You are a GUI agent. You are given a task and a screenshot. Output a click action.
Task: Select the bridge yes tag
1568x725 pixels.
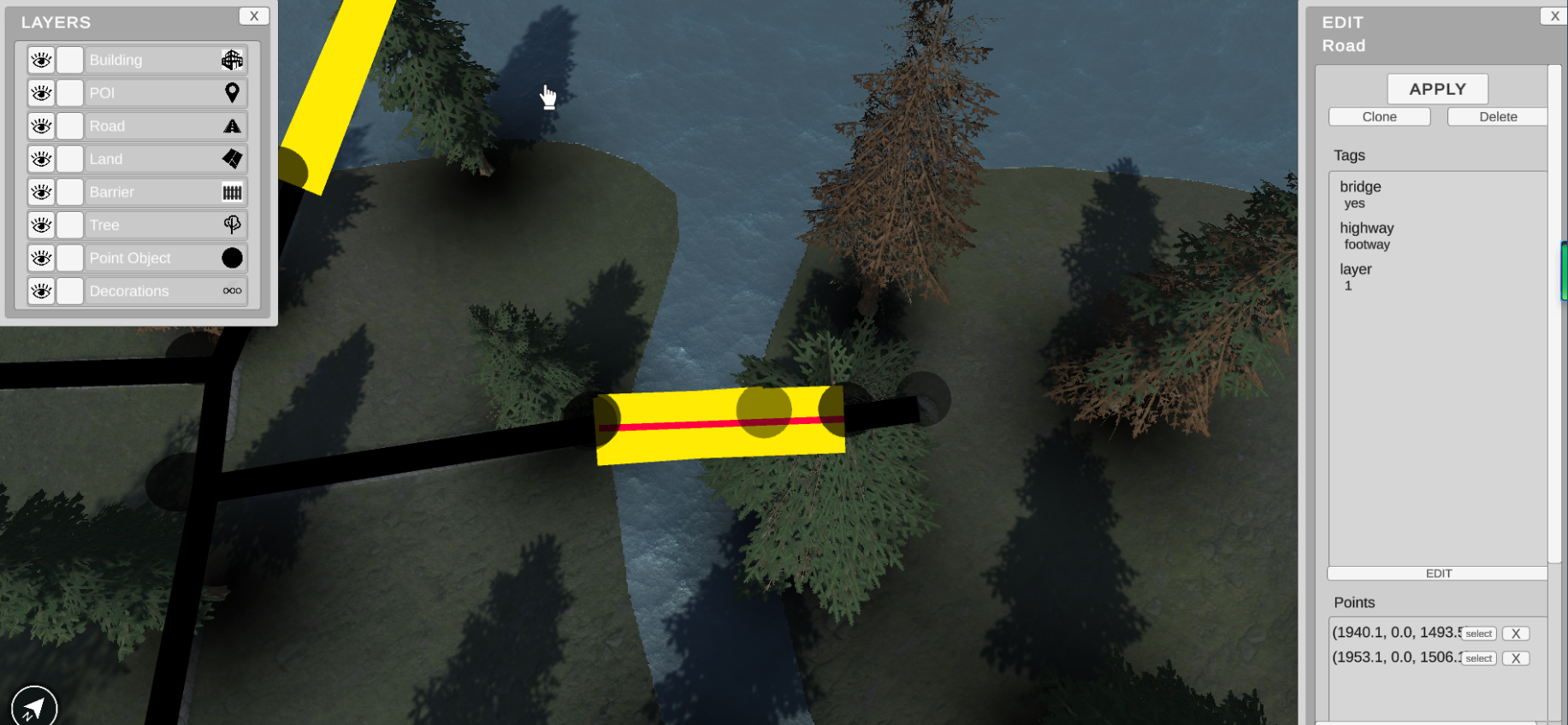[x=1360, y=194]
